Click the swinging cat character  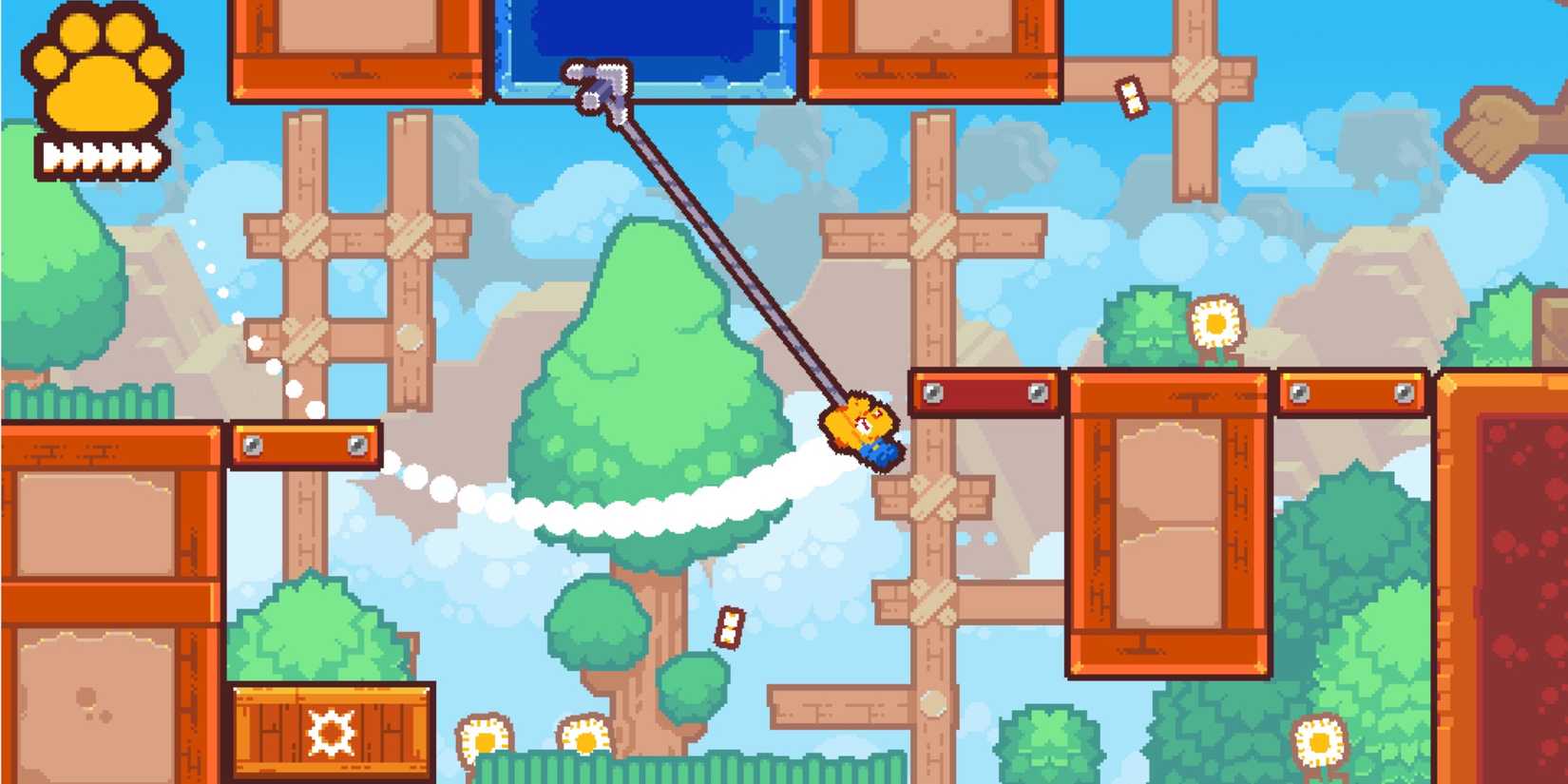click(x=860, y=432)
